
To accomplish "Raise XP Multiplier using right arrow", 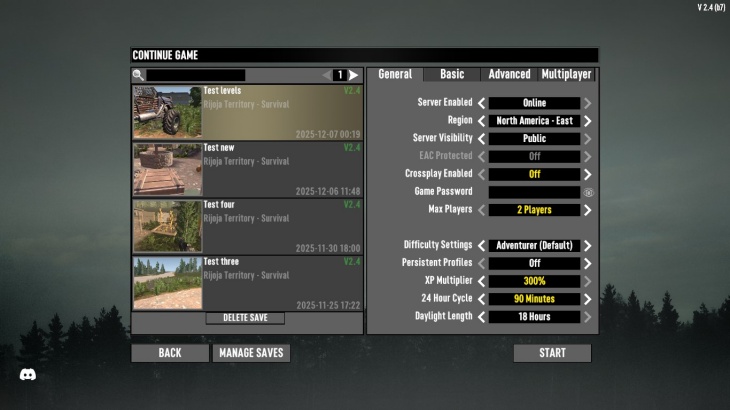I will click(588, 281).
